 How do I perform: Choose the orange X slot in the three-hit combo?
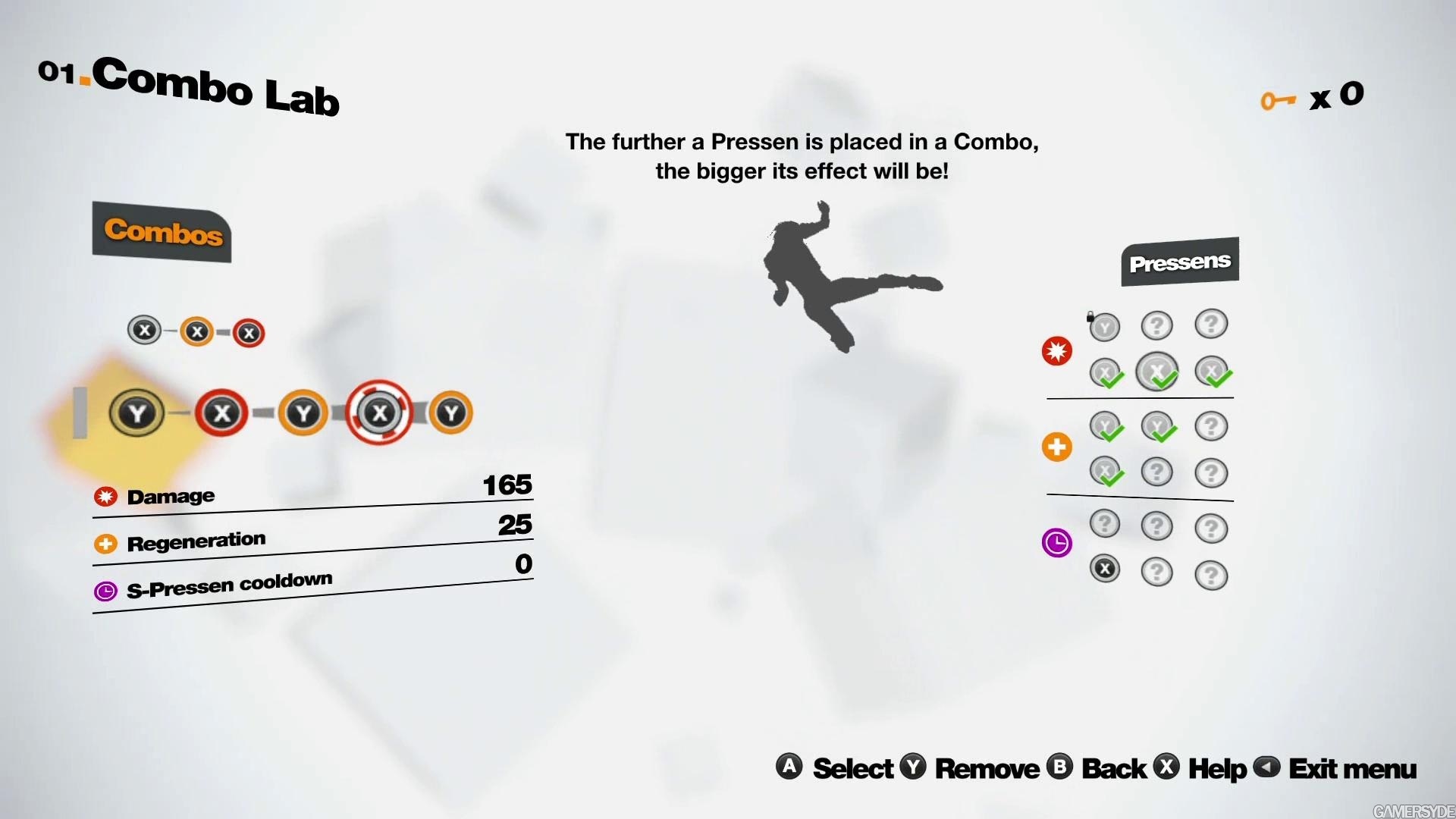click(x=197, y=331)
